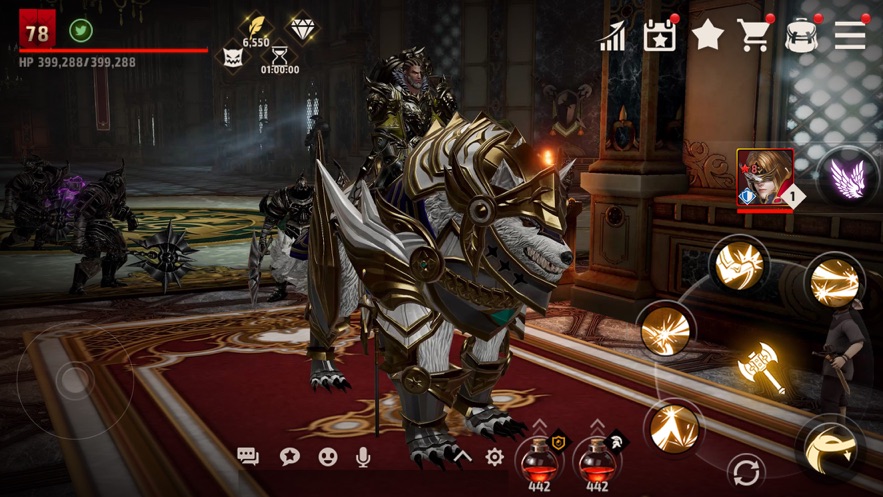This screenshot has height=497, width=883.
Task: Tap the circular arrows swap button
Action: pyautogui.click(x=745, y=470)
